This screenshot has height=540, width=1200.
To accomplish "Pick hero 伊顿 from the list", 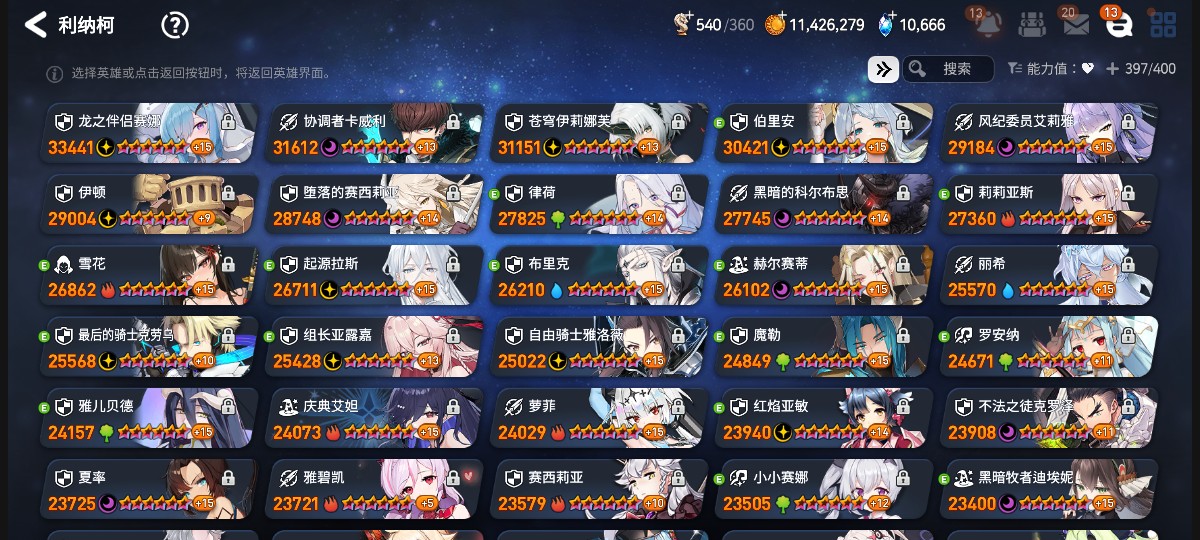I will coord(149,204).
